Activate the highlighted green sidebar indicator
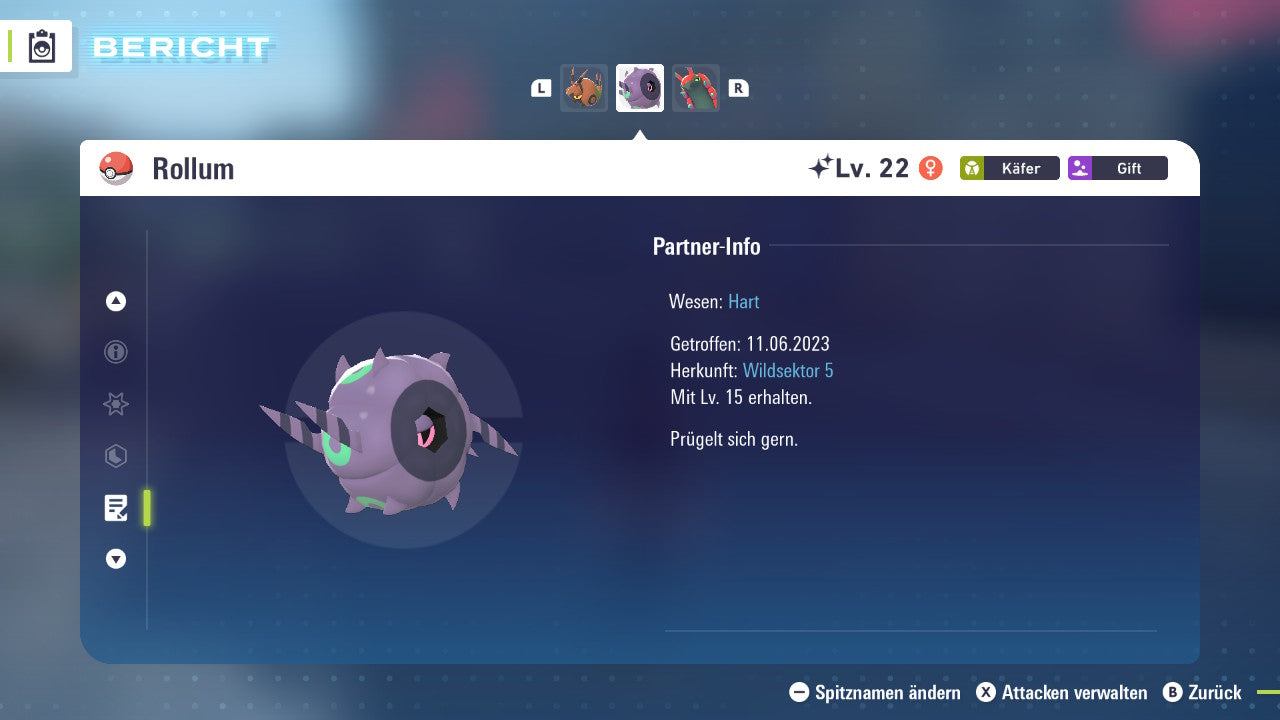 (x=146, y=508)
